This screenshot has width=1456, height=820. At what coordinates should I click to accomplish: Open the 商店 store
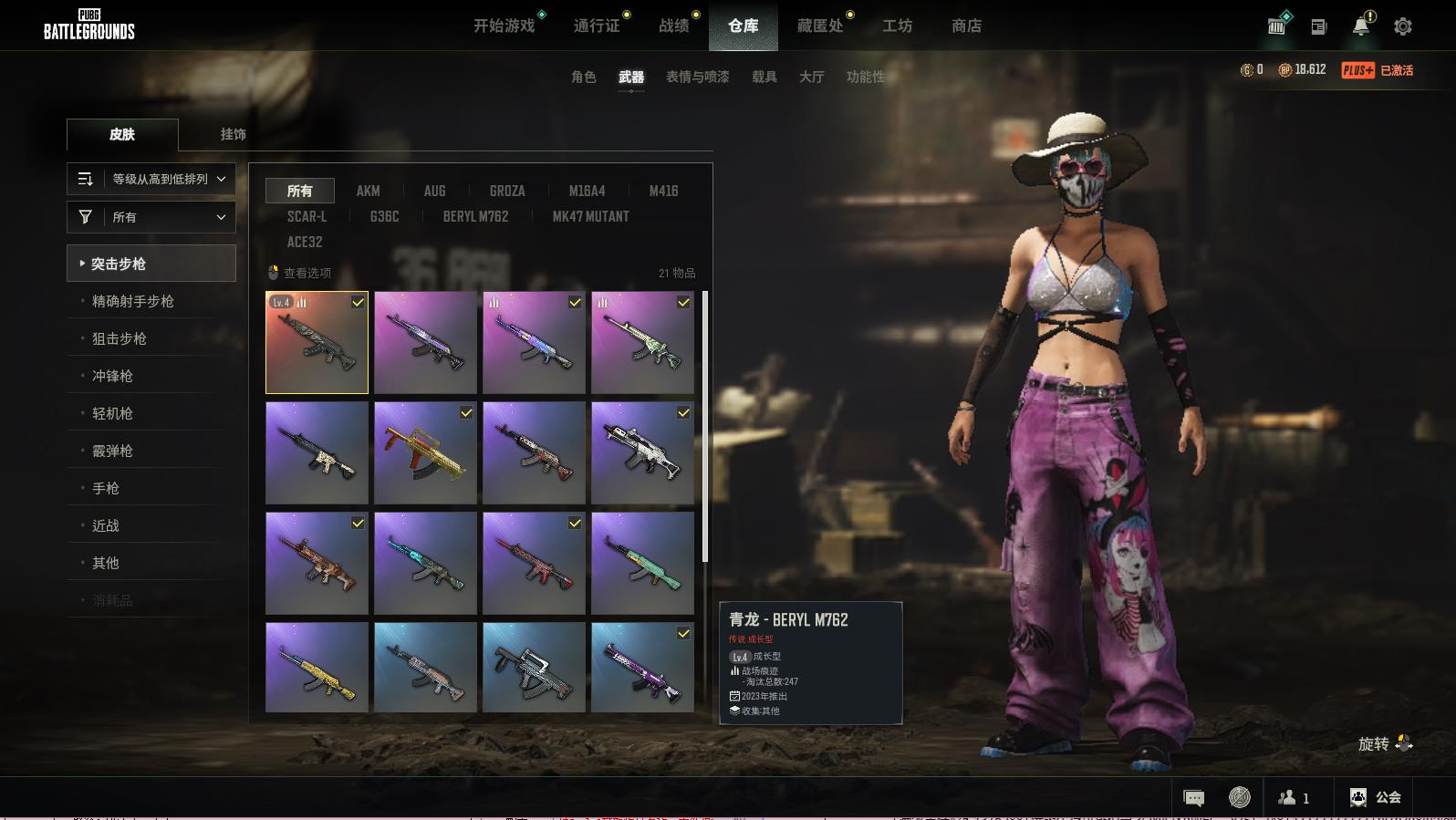point(966,26)
